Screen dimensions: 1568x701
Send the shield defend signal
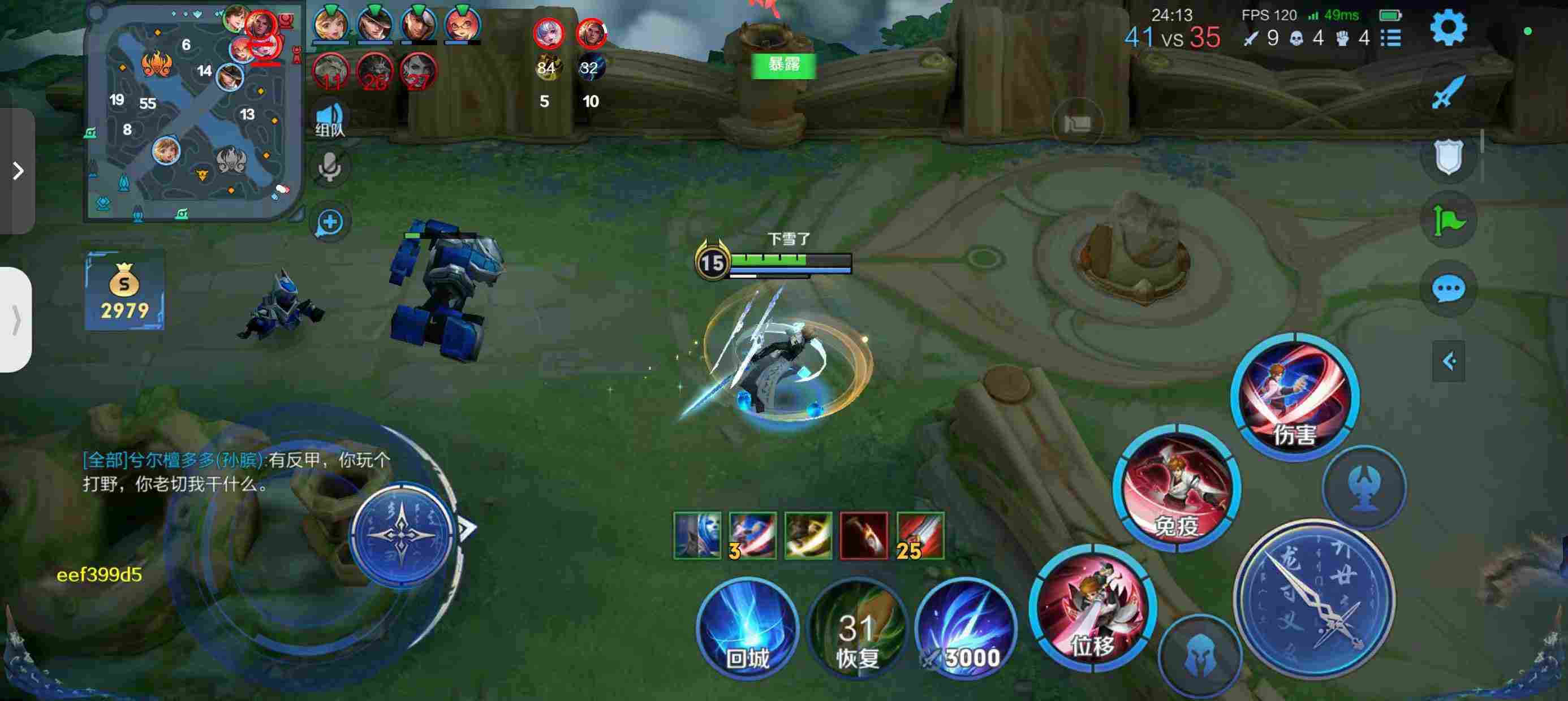click(1448, 157)
